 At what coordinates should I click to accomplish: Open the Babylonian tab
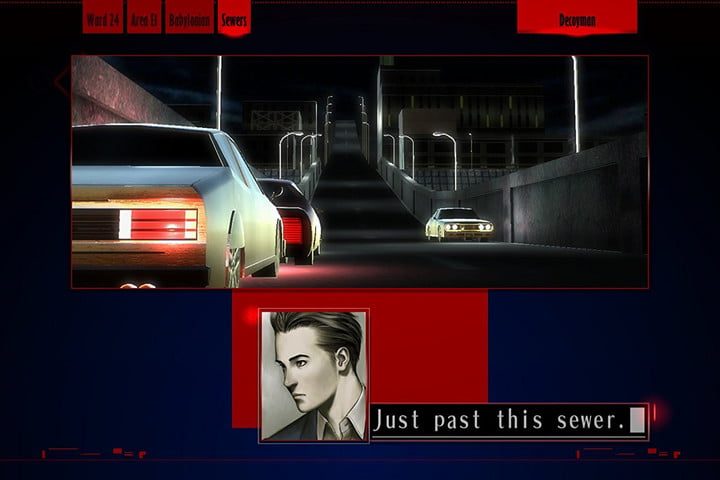point(190,18)
